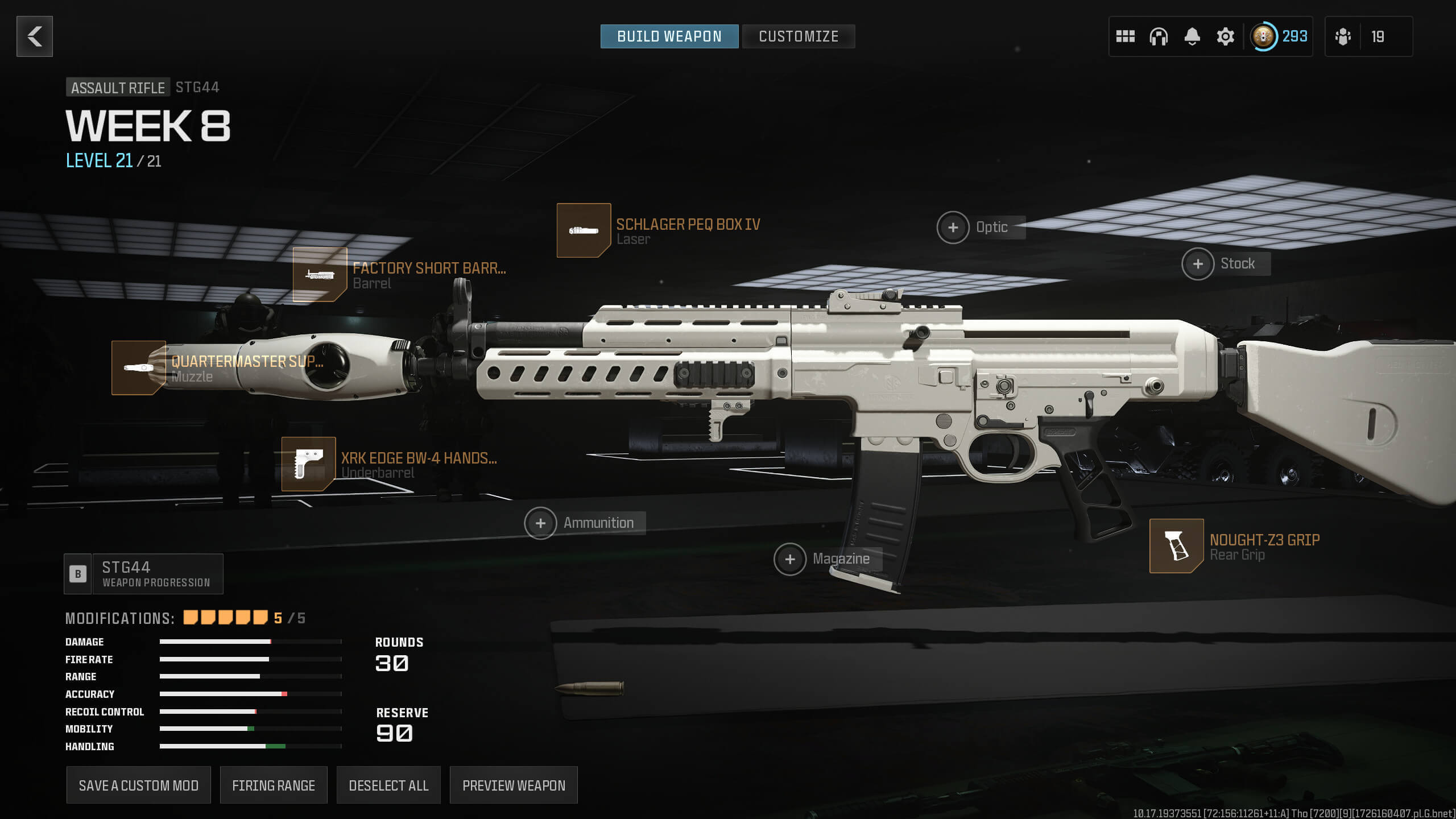
Task: Open the XRK Edge BW-4 underbarrel slot
Action: pos(308,464)
